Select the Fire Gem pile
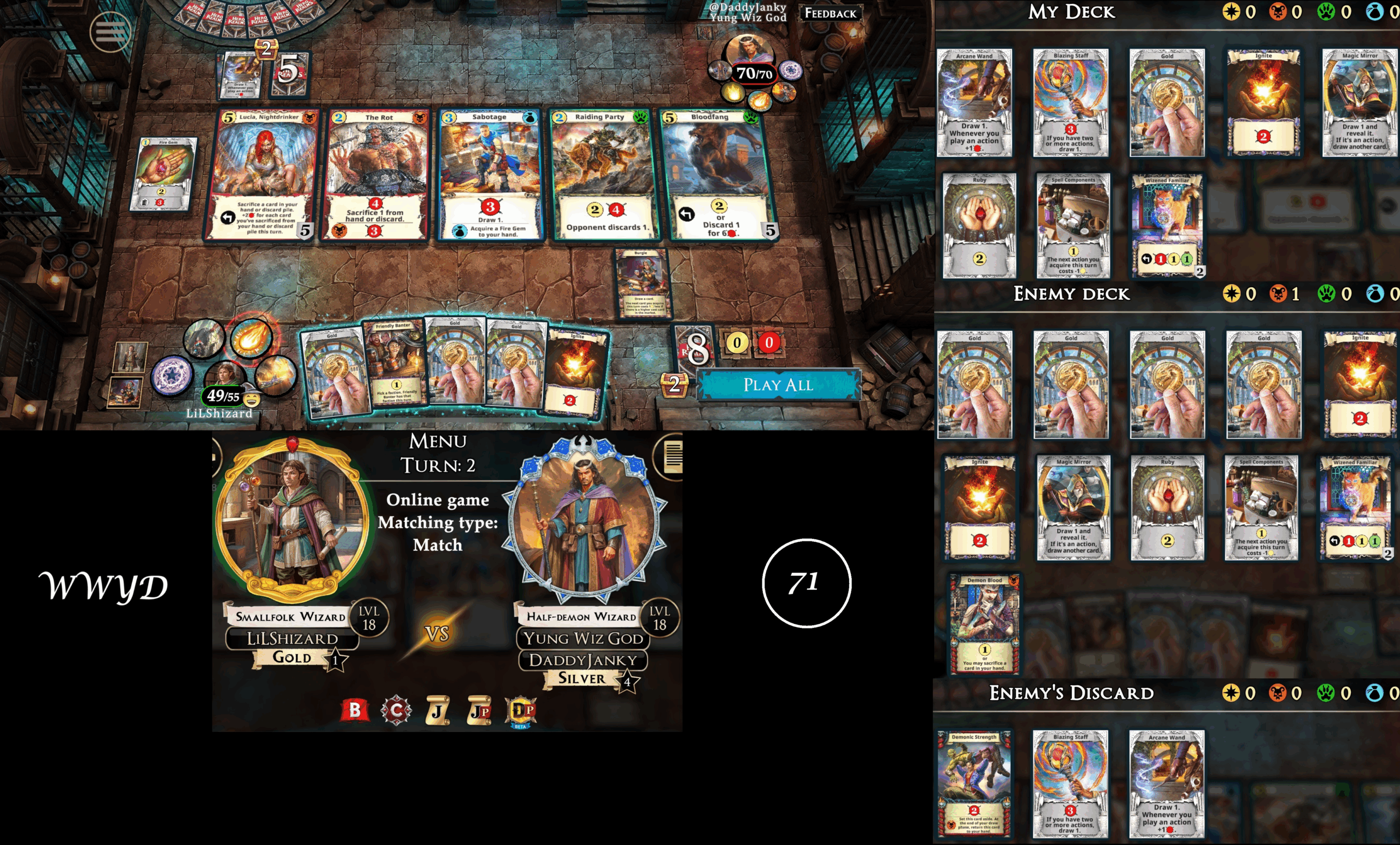Screen dimensions: 1400x845 164,173
